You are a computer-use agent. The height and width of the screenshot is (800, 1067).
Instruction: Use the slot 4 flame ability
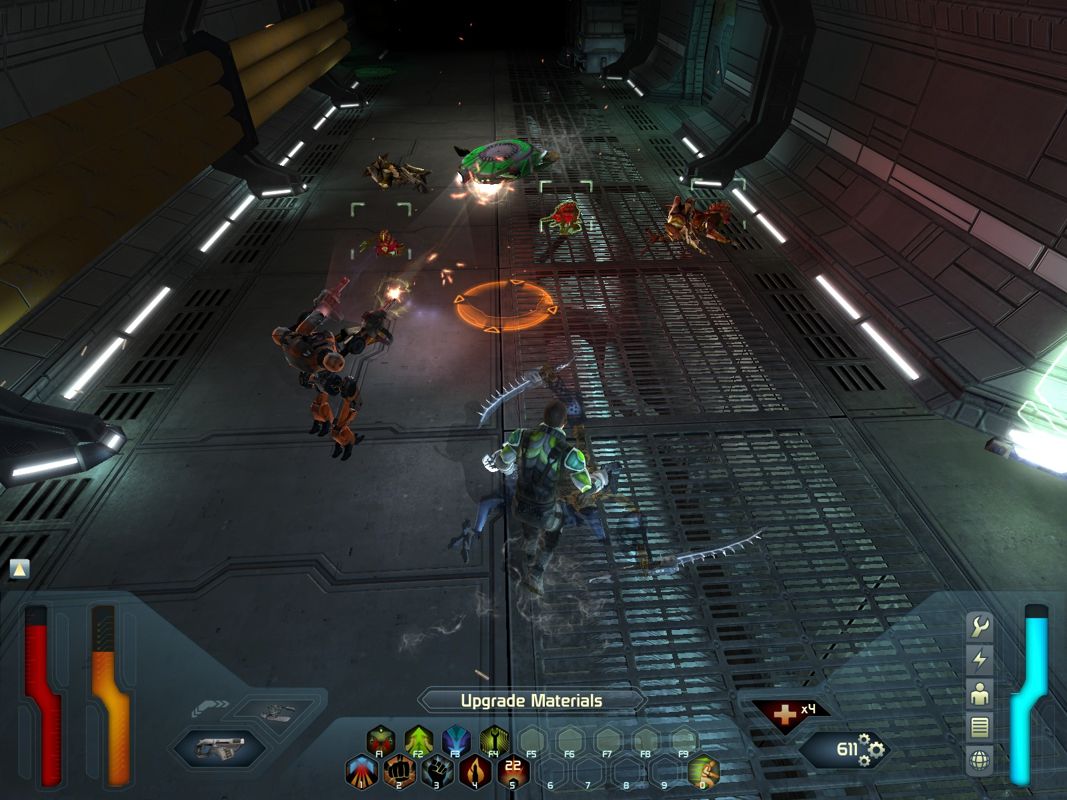475,770
